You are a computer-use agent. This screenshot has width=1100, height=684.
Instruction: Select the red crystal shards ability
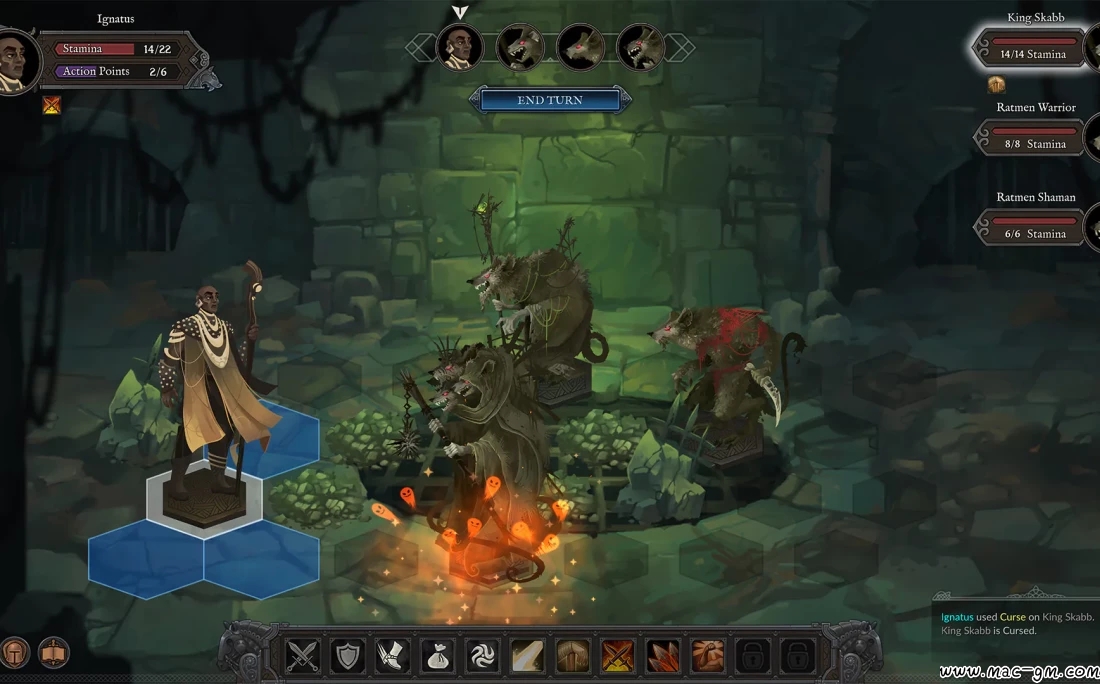point(663,656)
